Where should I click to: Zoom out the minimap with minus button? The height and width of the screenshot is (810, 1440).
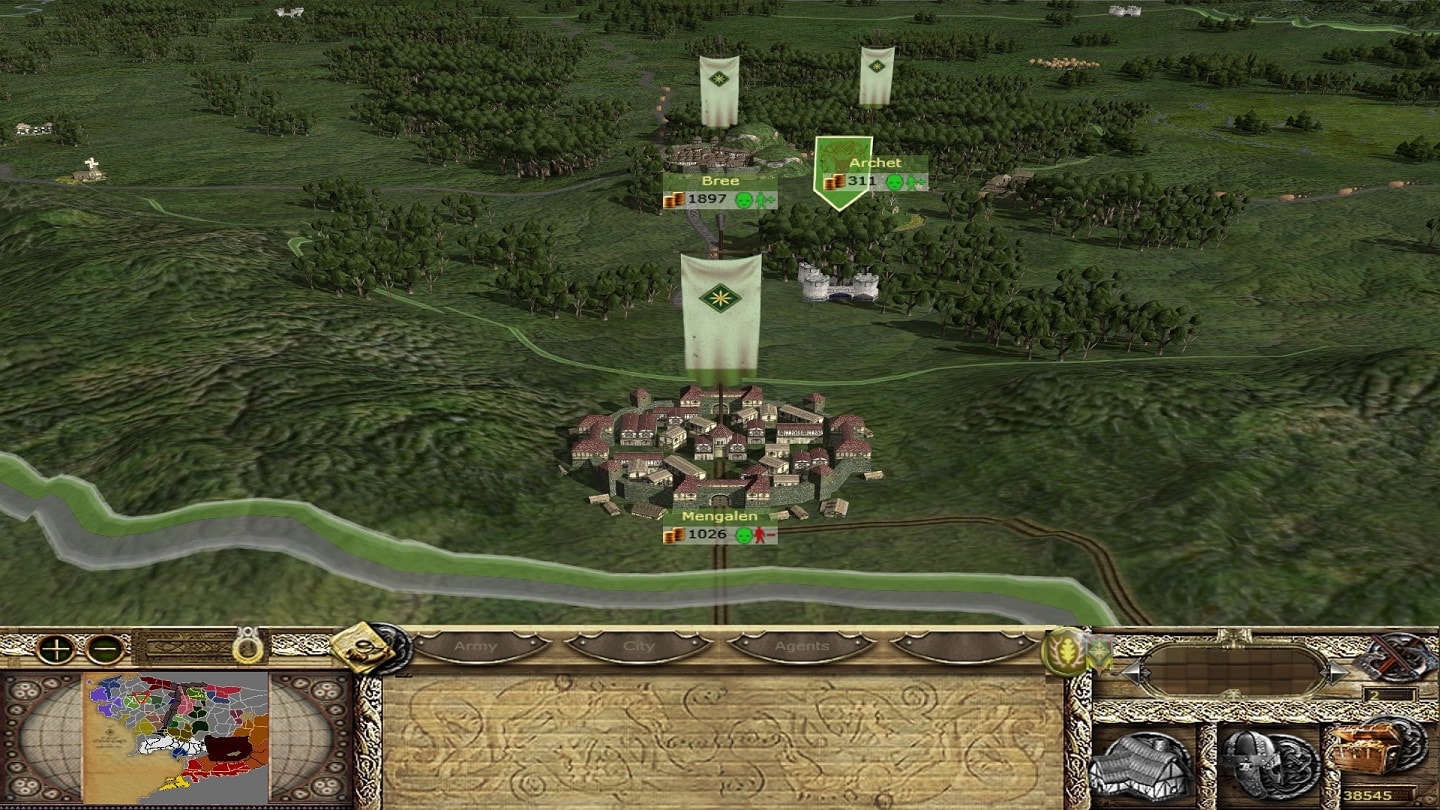[104, 649]
